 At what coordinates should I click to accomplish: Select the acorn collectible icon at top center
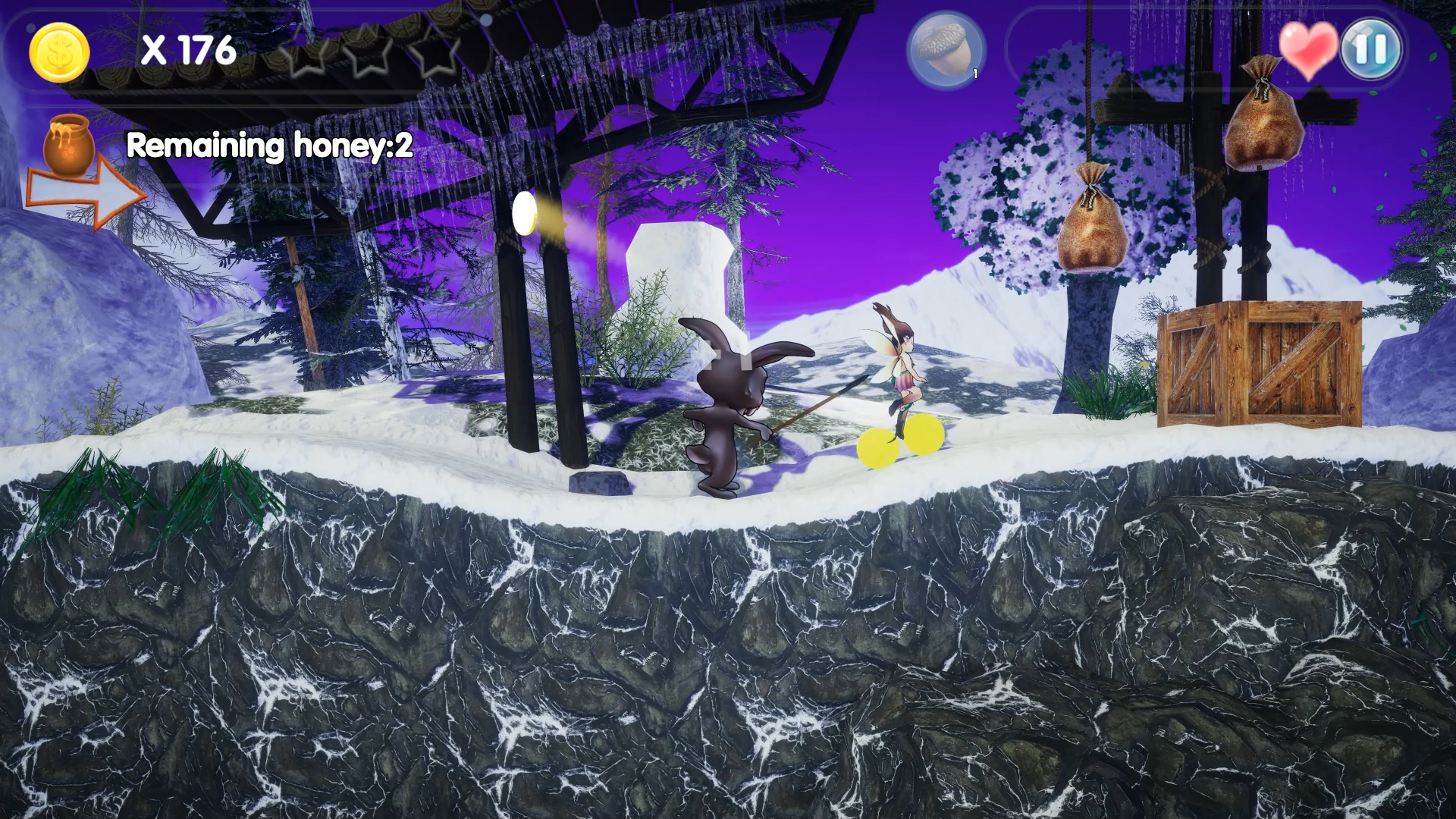(944, 49)
